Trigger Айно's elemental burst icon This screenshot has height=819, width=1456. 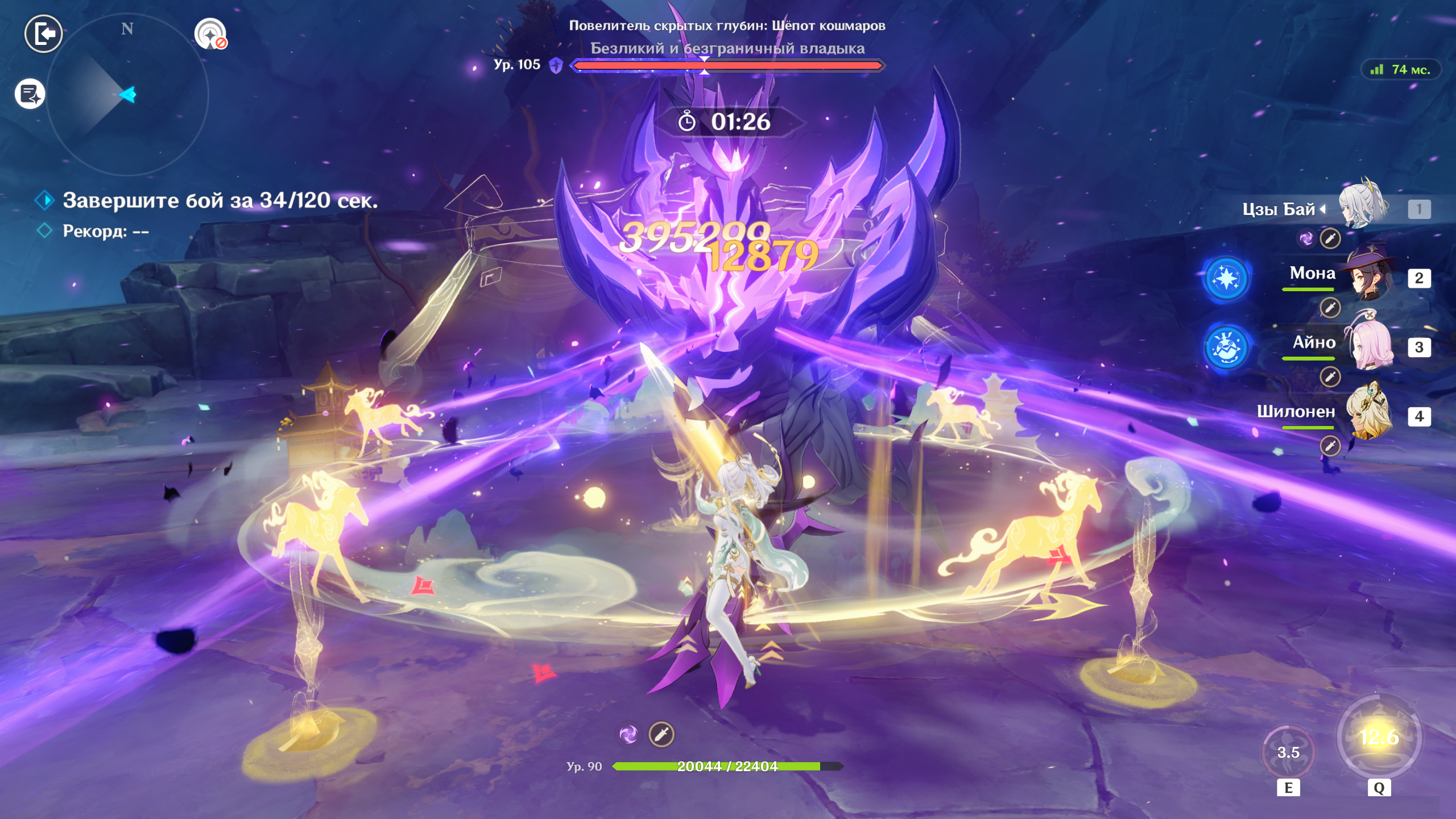1226,348
